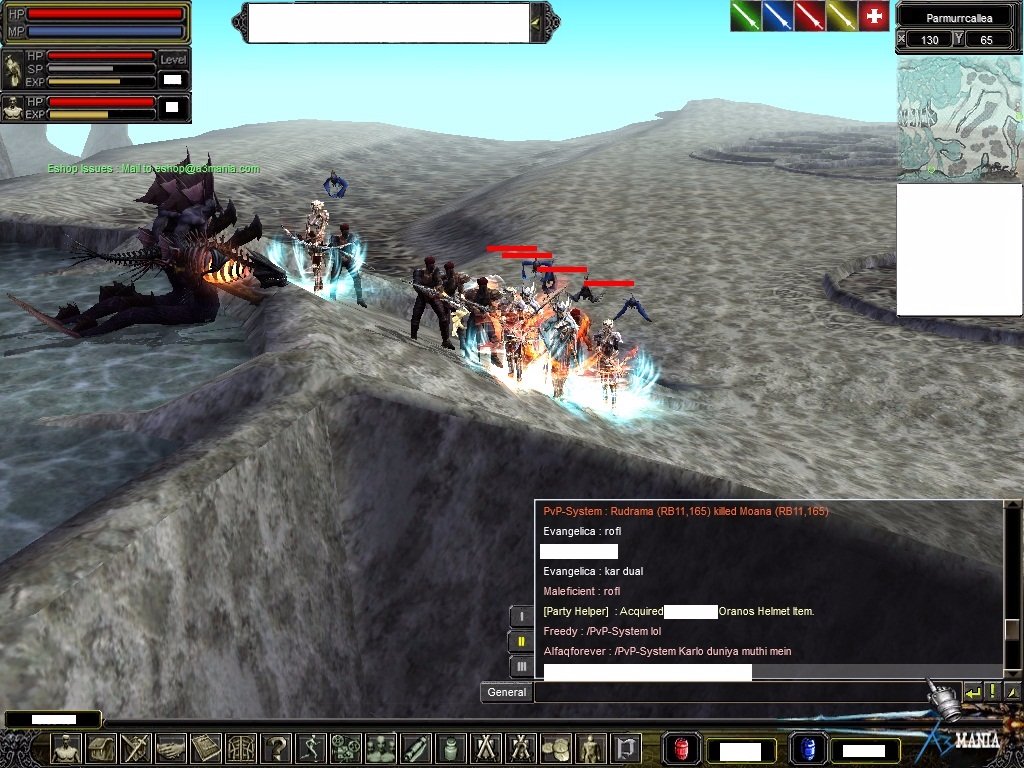Switch chat window to size III
1024x768 pixels.
tap(520, 666)
